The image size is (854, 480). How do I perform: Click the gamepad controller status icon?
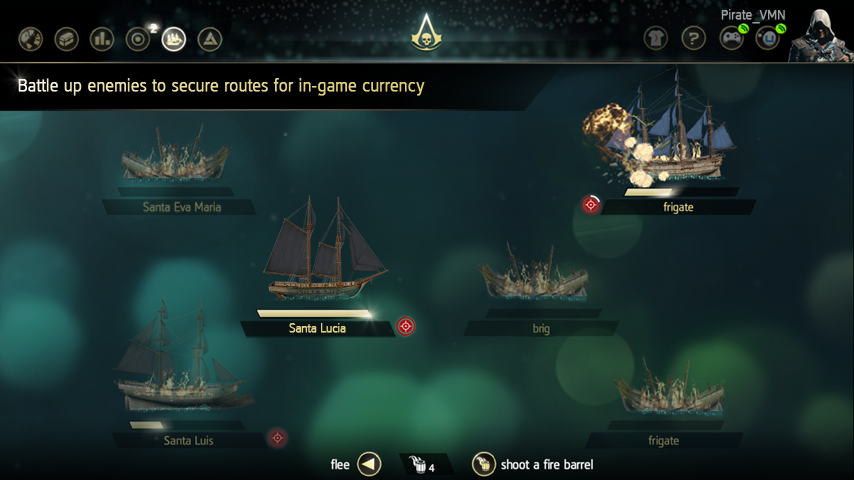731,38
